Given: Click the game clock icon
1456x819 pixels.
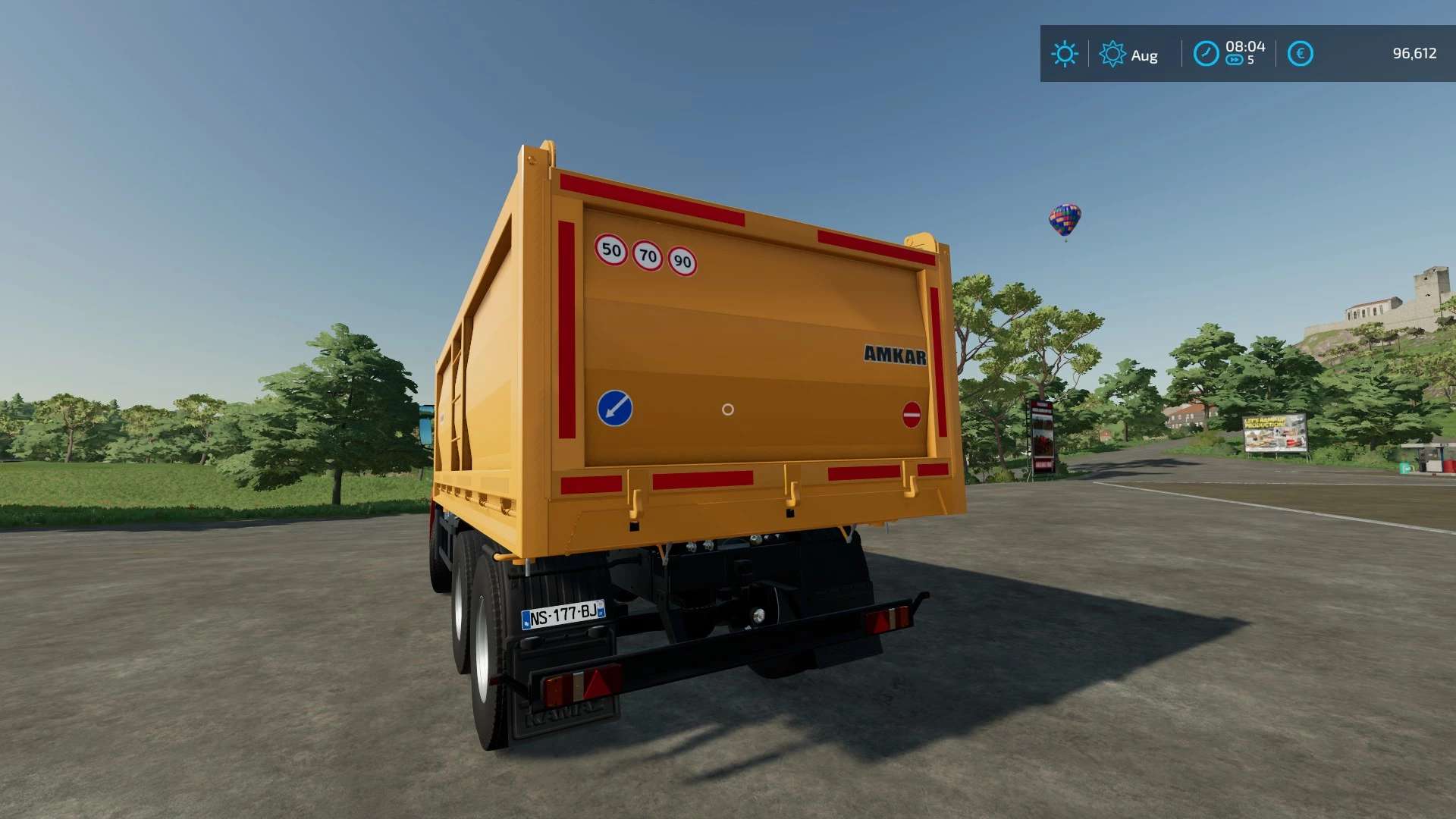Looking at the screenshot, I should click(x=1206, y=54).
